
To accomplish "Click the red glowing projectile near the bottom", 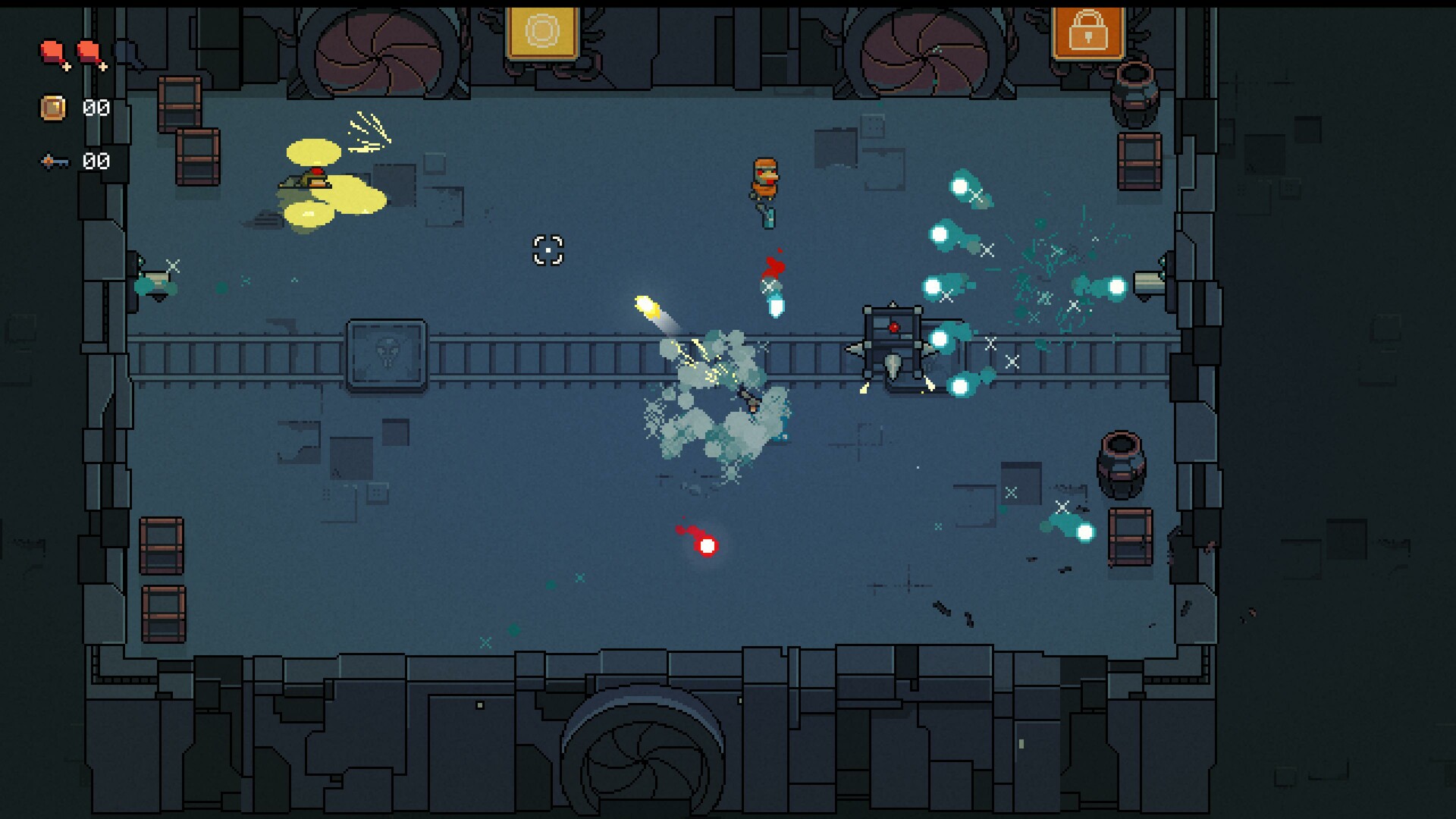I will pyautogui.click(x=705, y=546).
